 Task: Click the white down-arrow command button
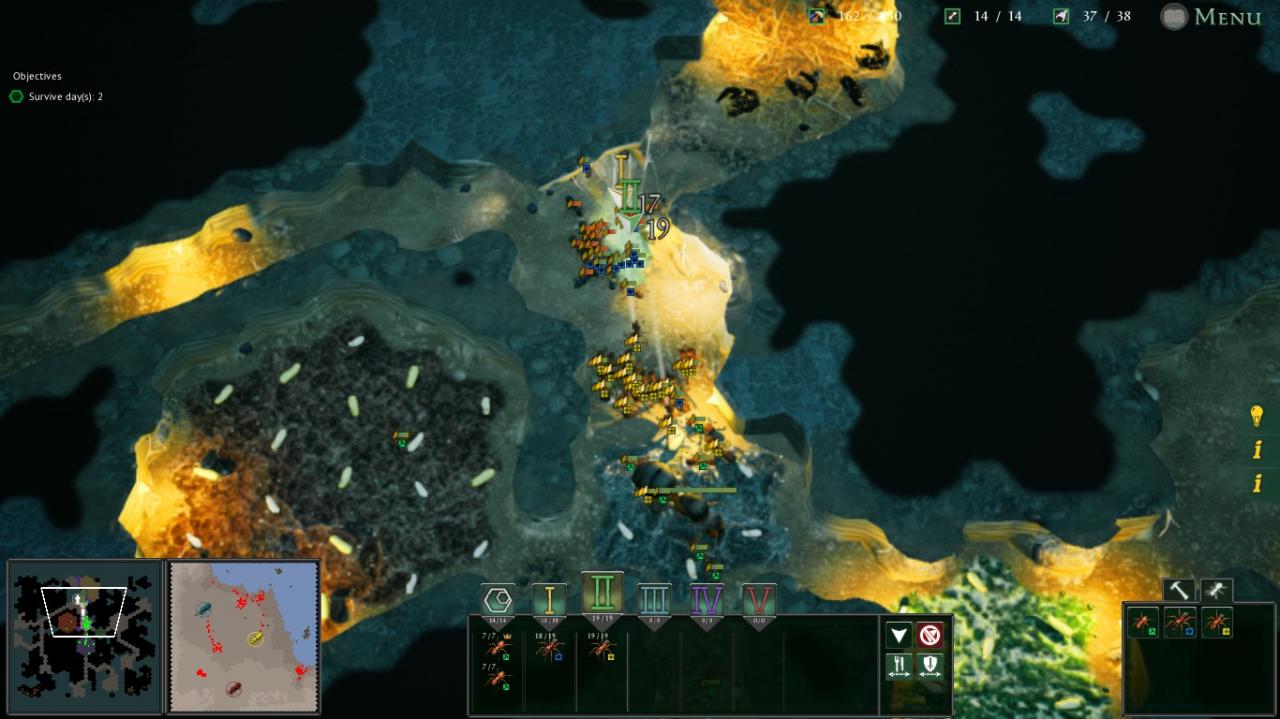[899, 635]
